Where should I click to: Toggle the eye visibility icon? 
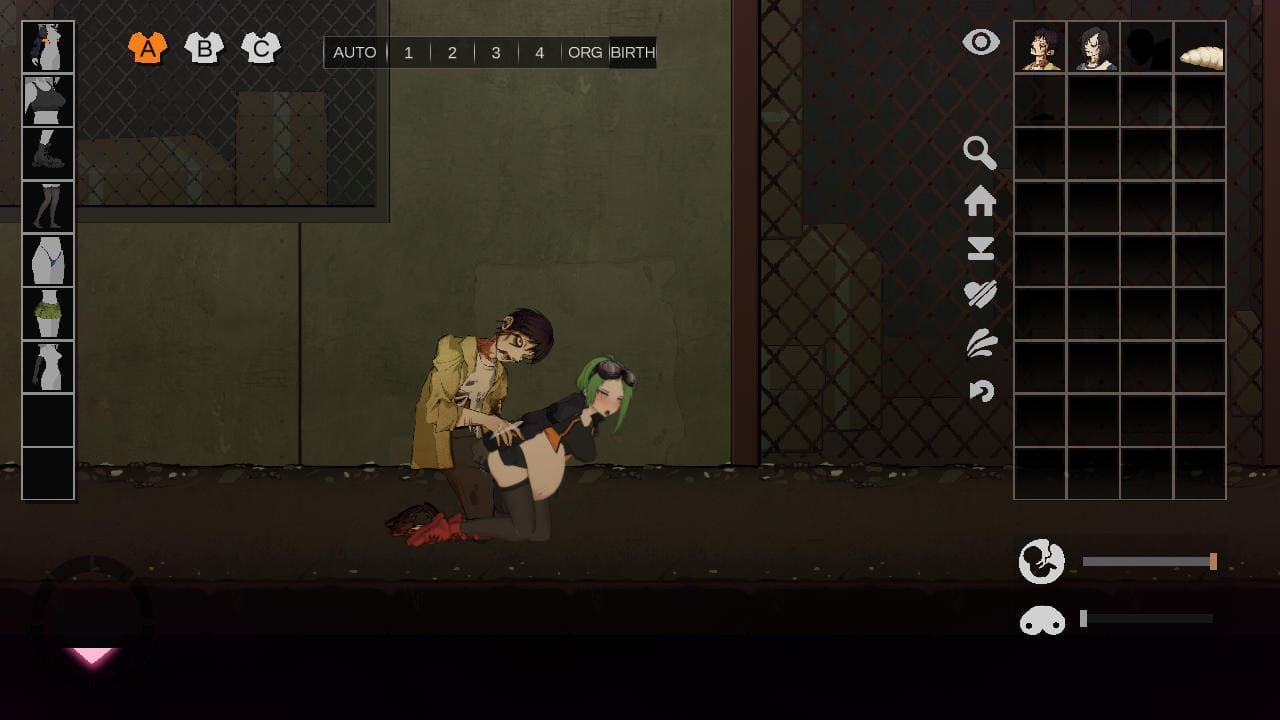[x=981, y=42]
